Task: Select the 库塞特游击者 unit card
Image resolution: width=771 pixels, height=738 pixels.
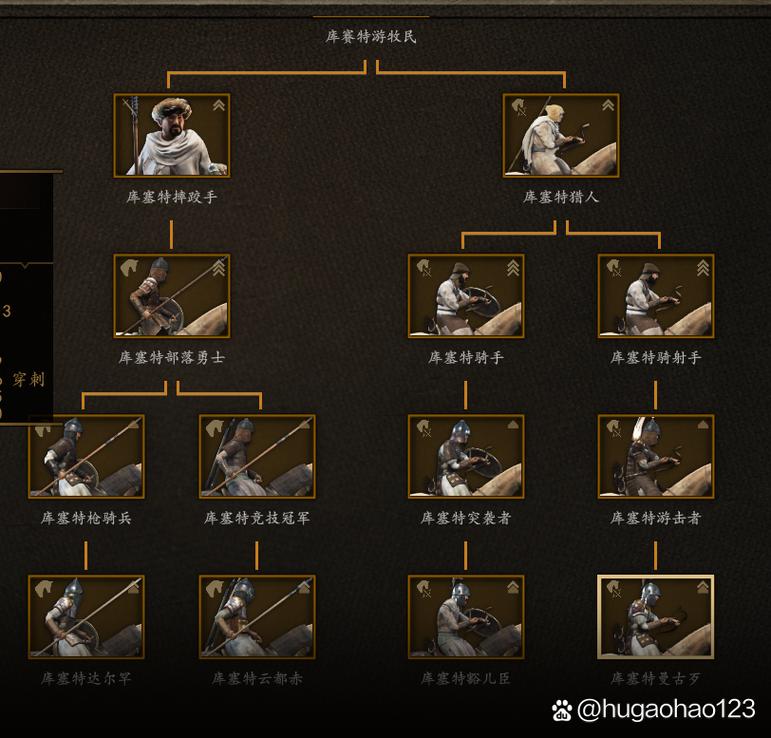Action: [656, 456]
